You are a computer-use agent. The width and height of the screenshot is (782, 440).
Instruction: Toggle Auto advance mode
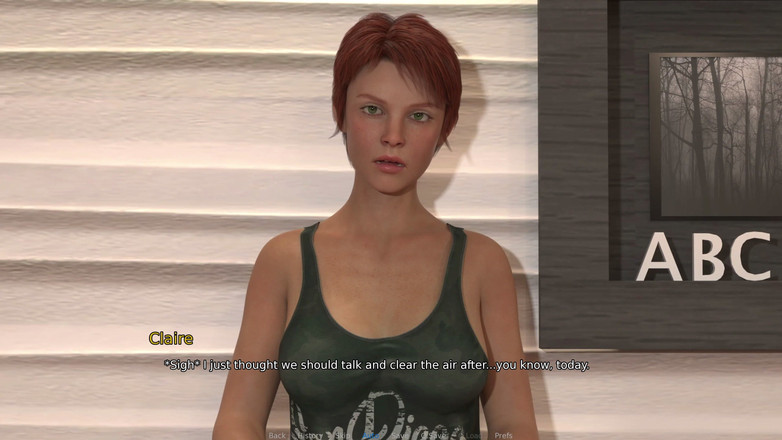point(371,435)
